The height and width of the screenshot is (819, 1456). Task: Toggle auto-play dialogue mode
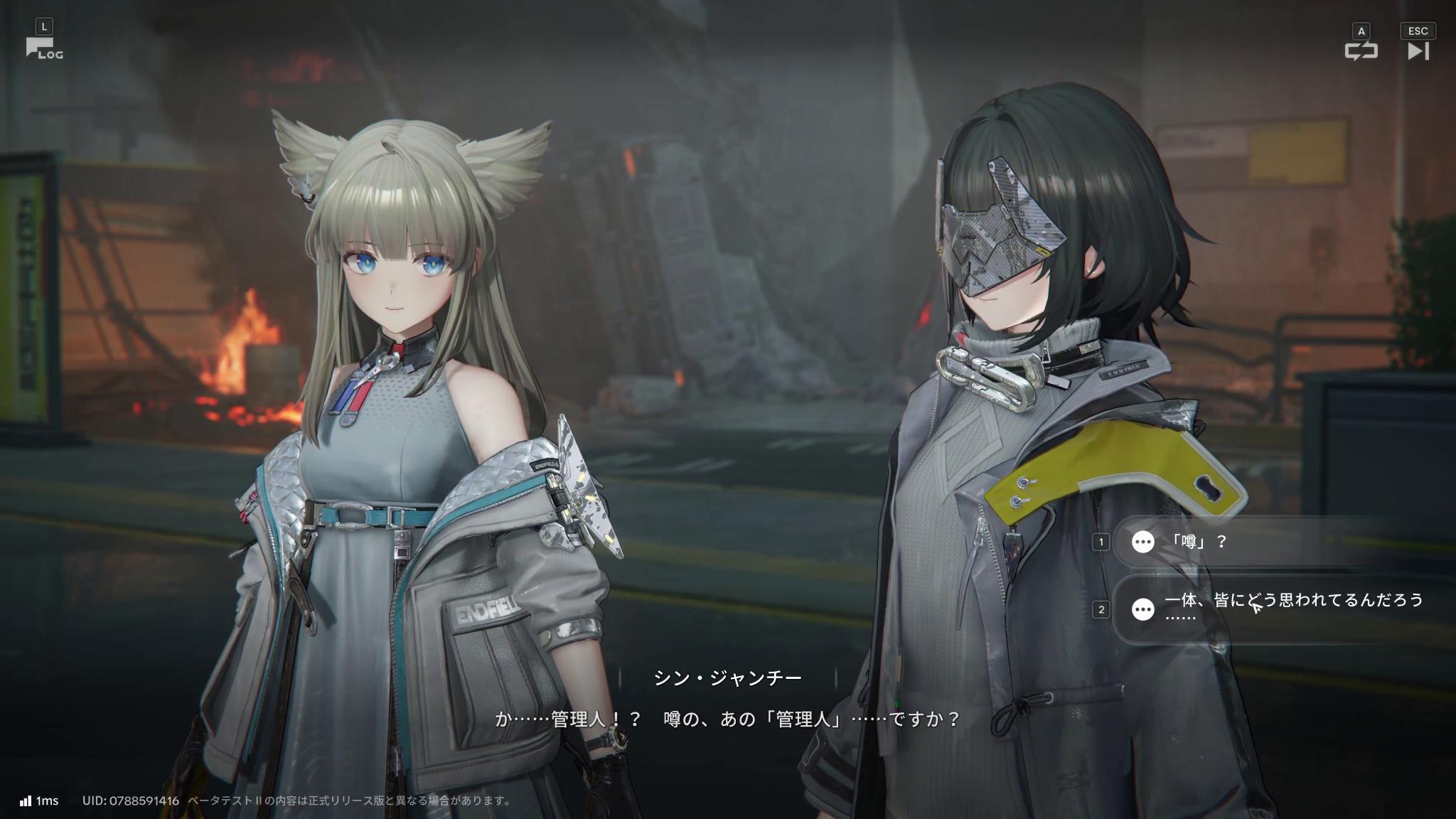[x=1361, y=50]
